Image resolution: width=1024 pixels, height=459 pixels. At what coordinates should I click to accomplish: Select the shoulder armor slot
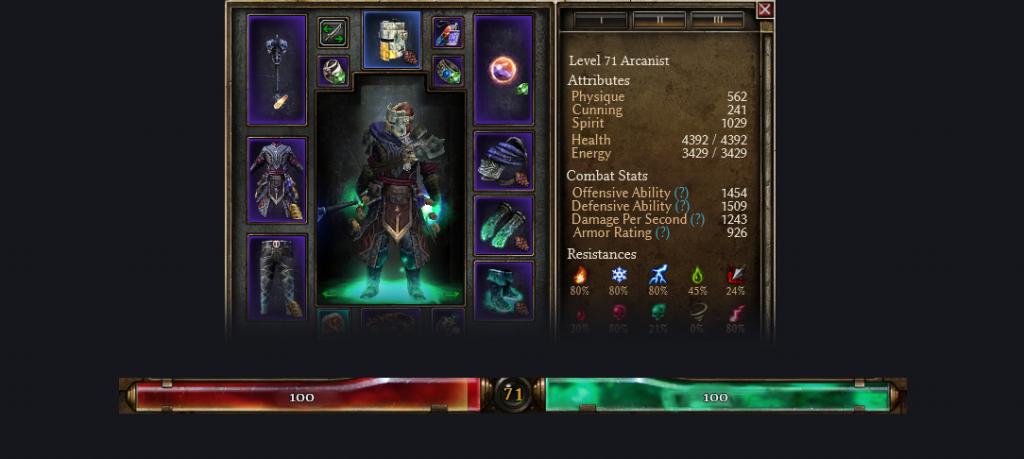(503, 161)
